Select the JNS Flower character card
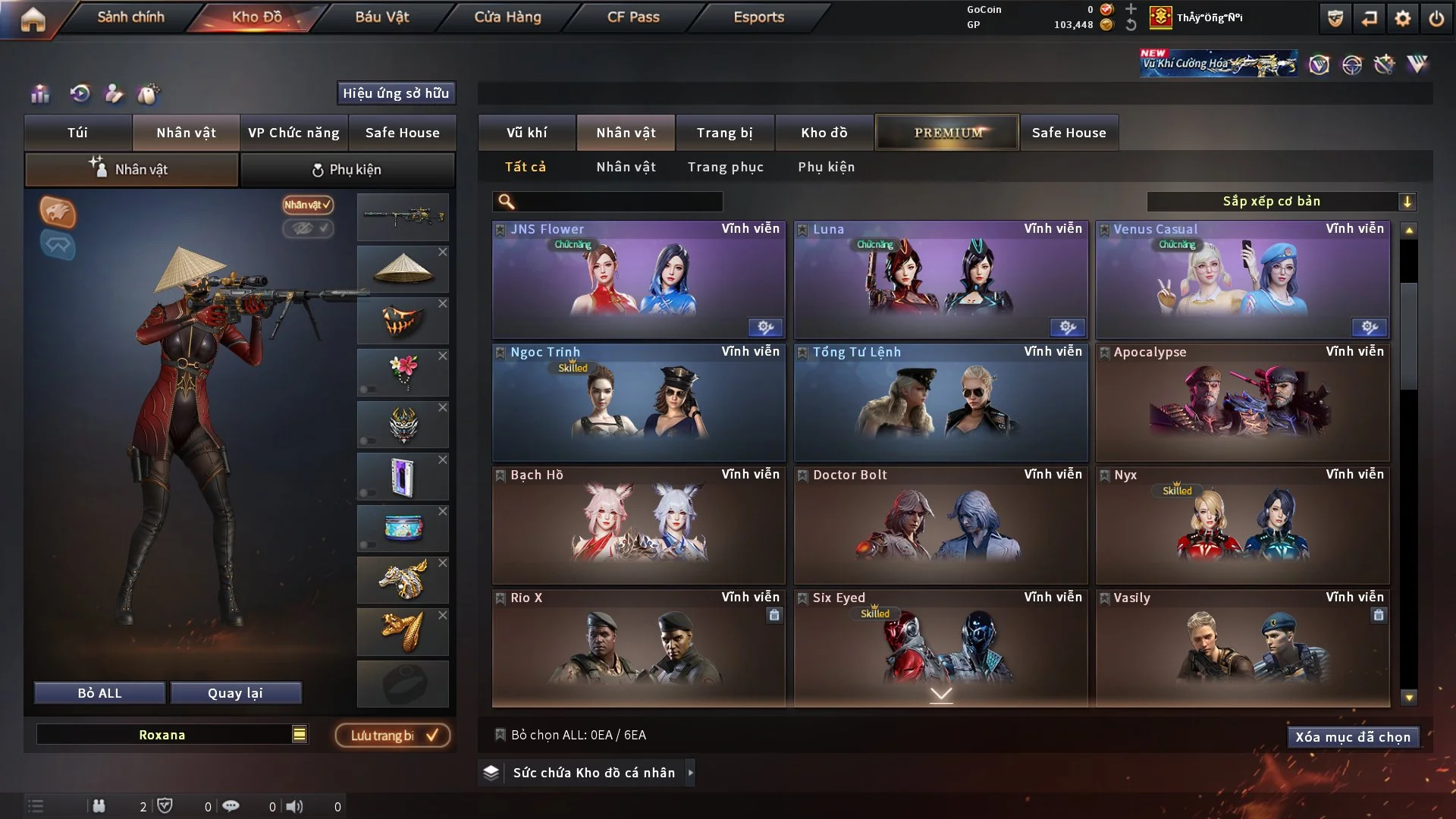This screenshot has height=819, width=1456. (639, 279)
